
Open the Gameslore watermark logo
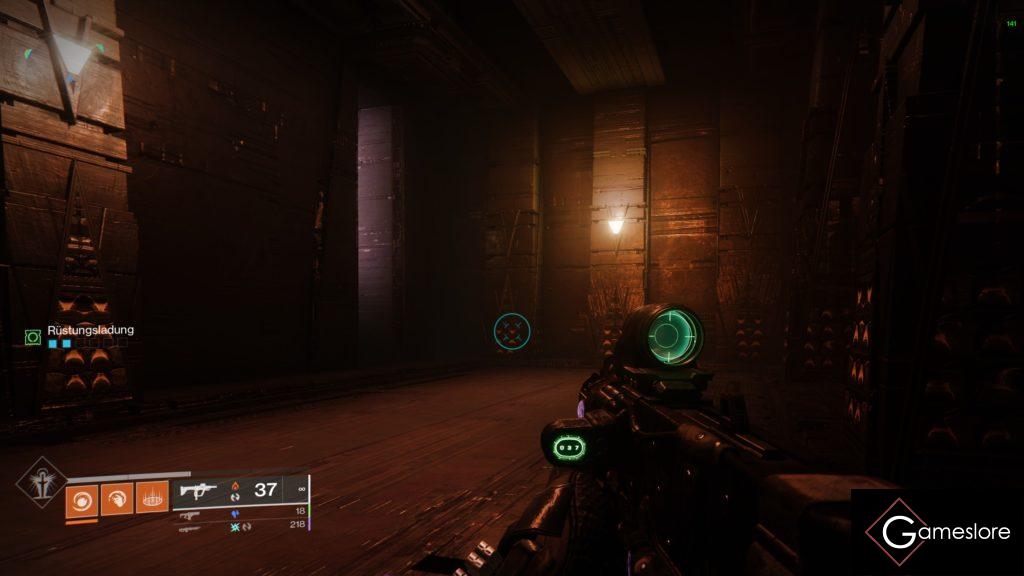point(937,531)
